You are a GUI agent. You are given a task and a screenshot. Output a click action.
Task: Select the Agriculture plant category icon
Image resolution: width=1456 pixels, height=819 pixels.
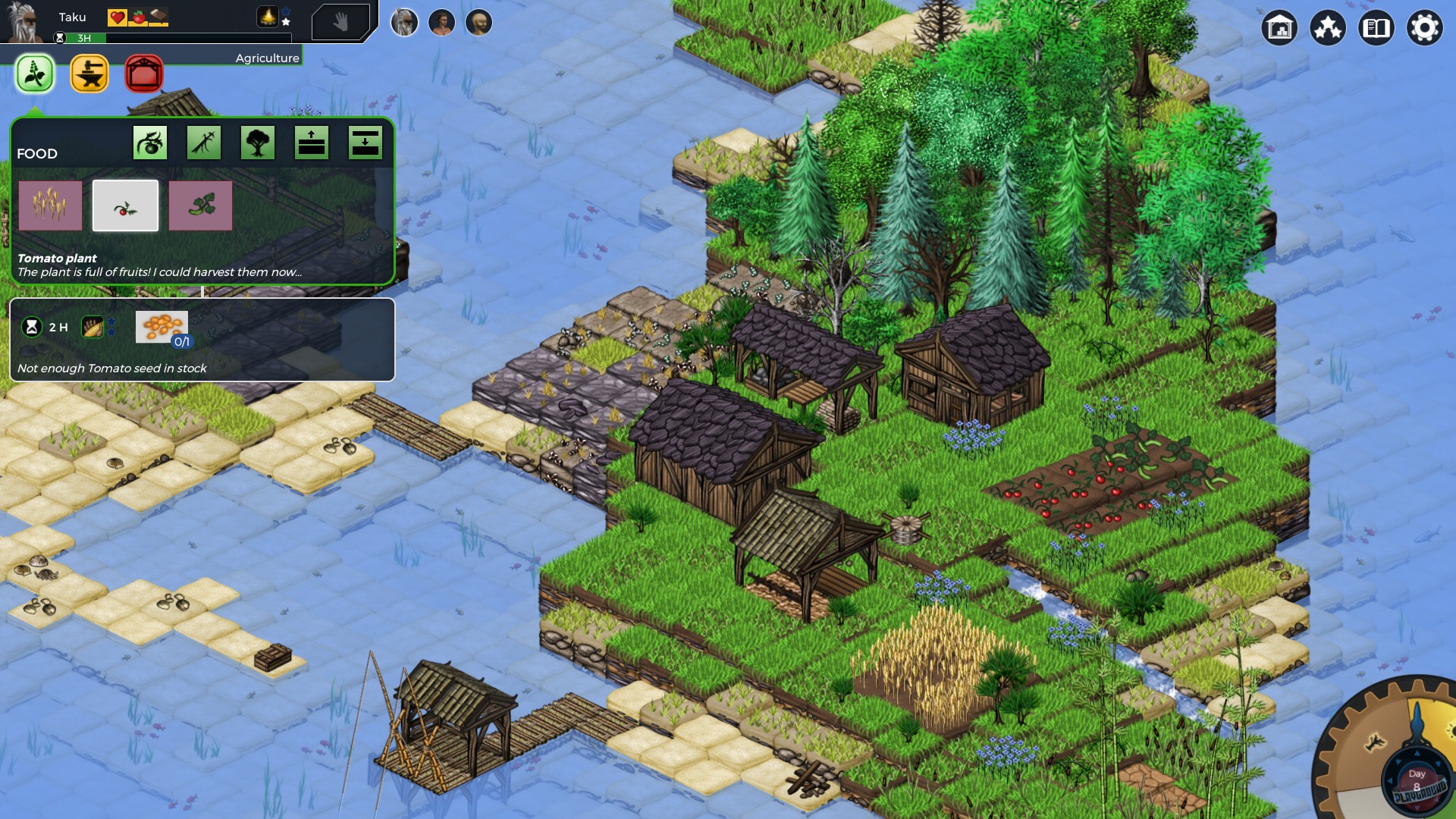[x=34, y=74]
